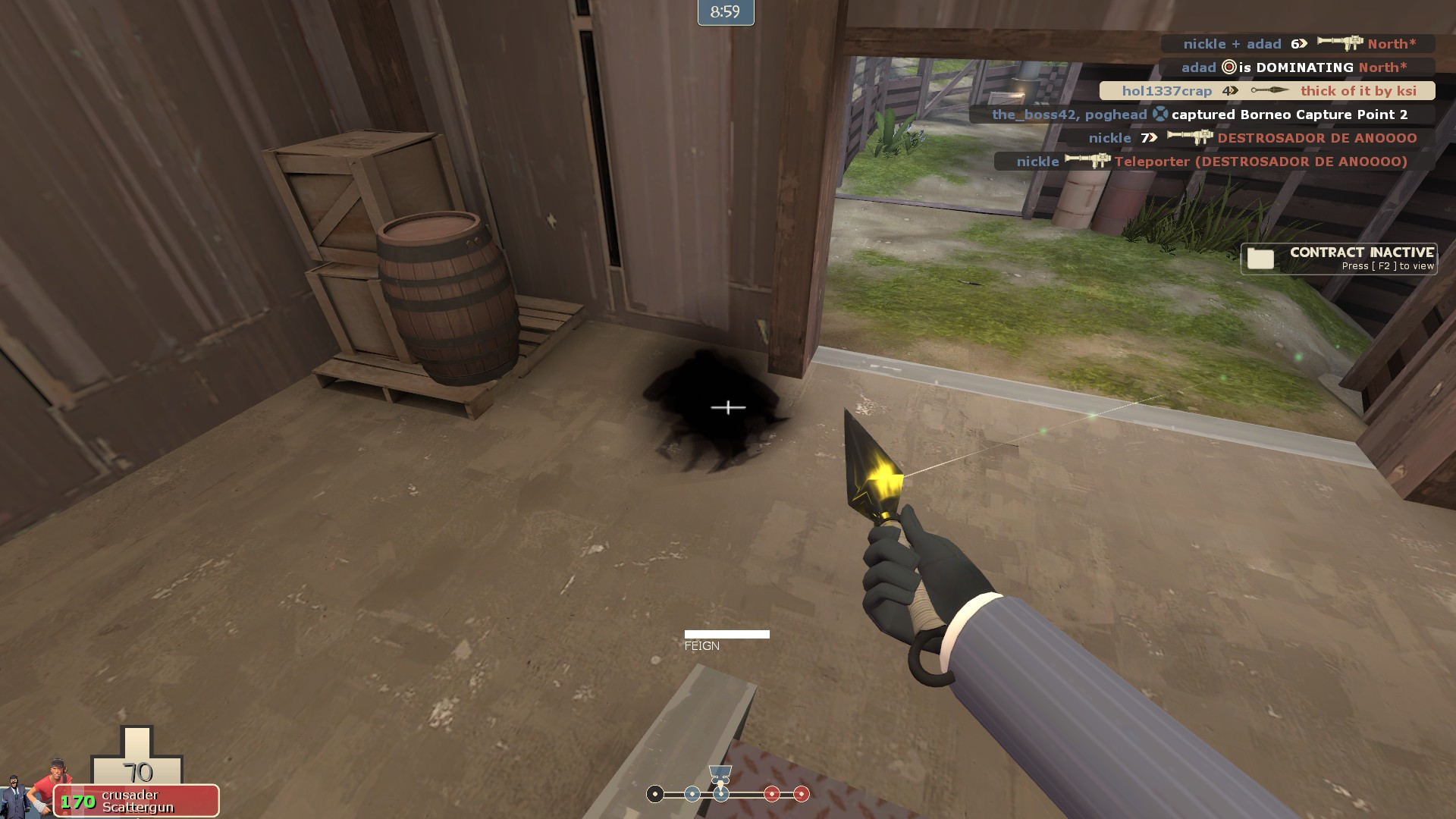The image size is (1456, 819).
Task: Open the contract folder icon
Action: point(1259,259)
